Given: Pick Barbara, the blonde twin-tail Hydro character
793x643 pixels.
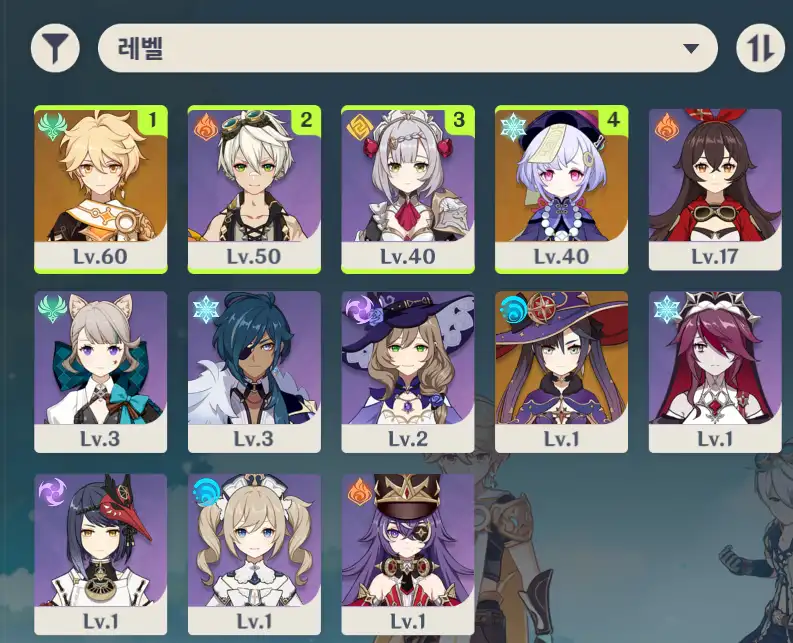Looking at the screenshot, I should (254, 555).
